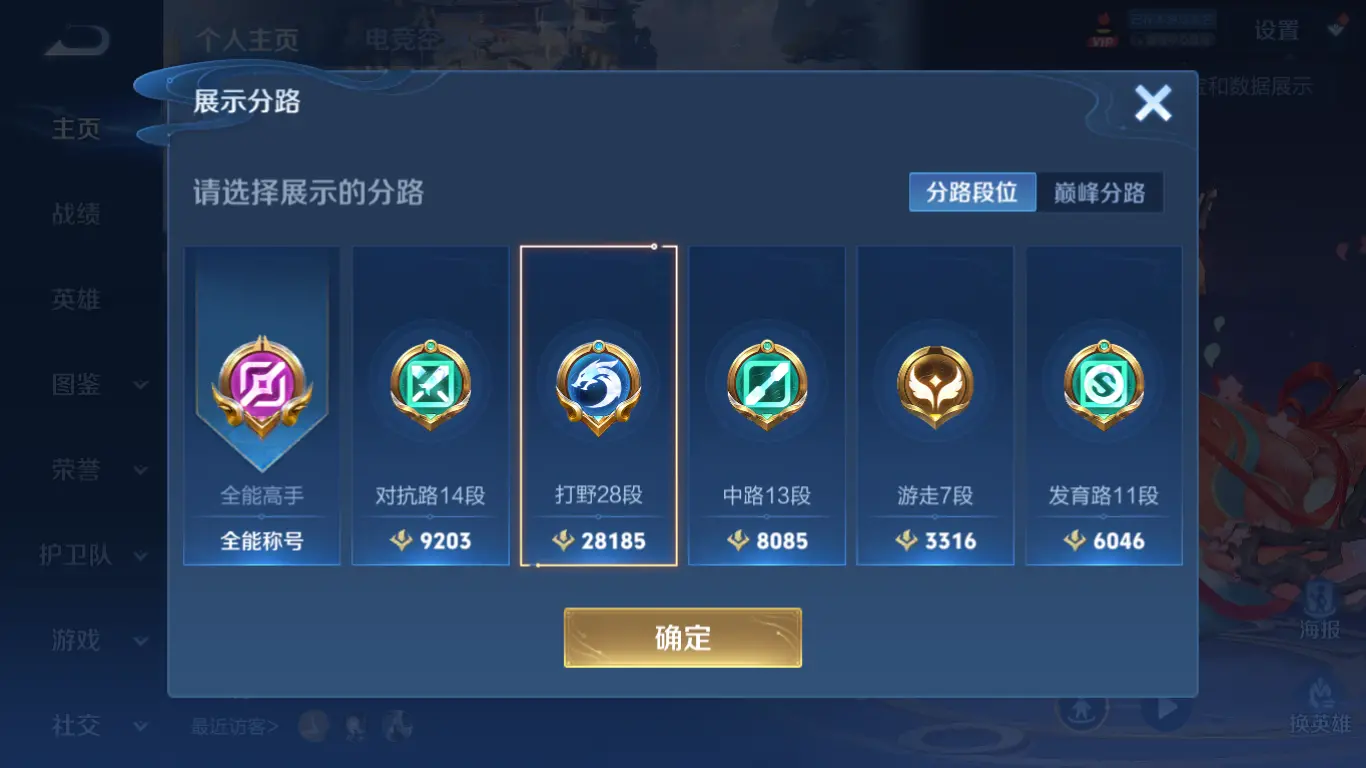1366x768 pixels.
Task: Select the 发育路11段 lane display card
Action: pos(1103,405)
